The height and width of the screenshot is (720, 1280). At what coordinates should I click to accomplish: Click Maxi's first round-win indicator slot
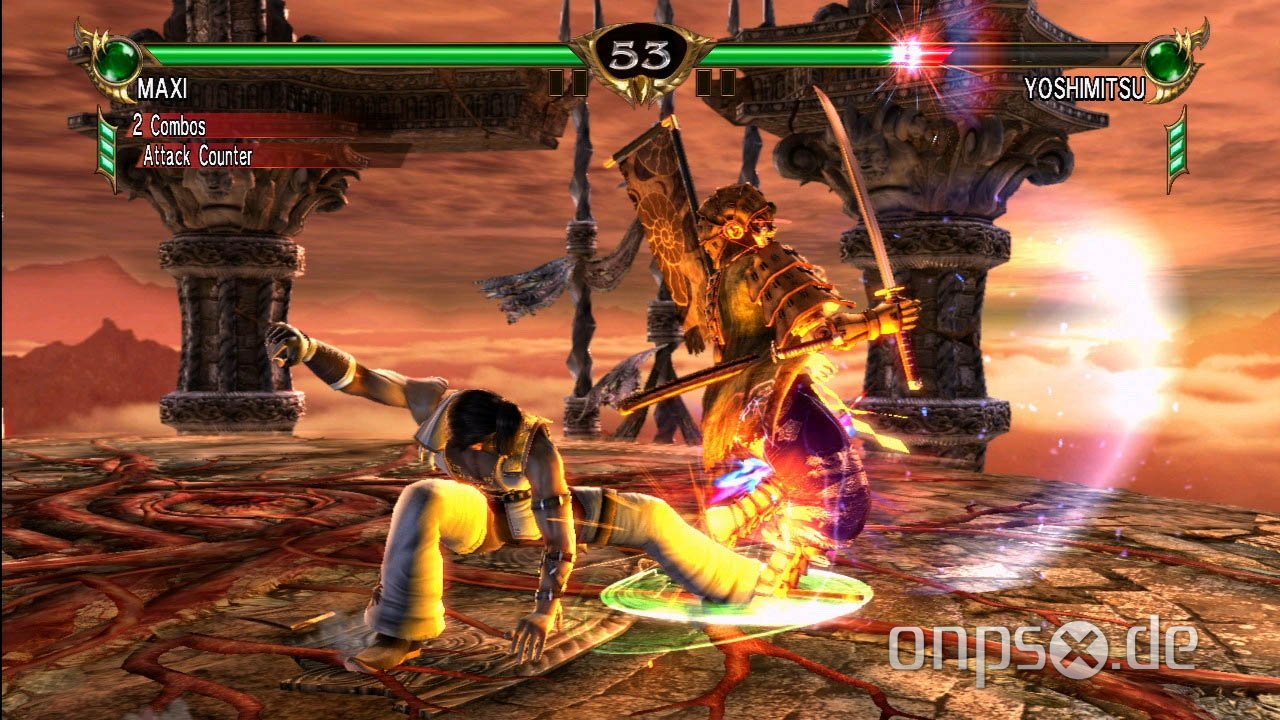[x=555, y=82]
